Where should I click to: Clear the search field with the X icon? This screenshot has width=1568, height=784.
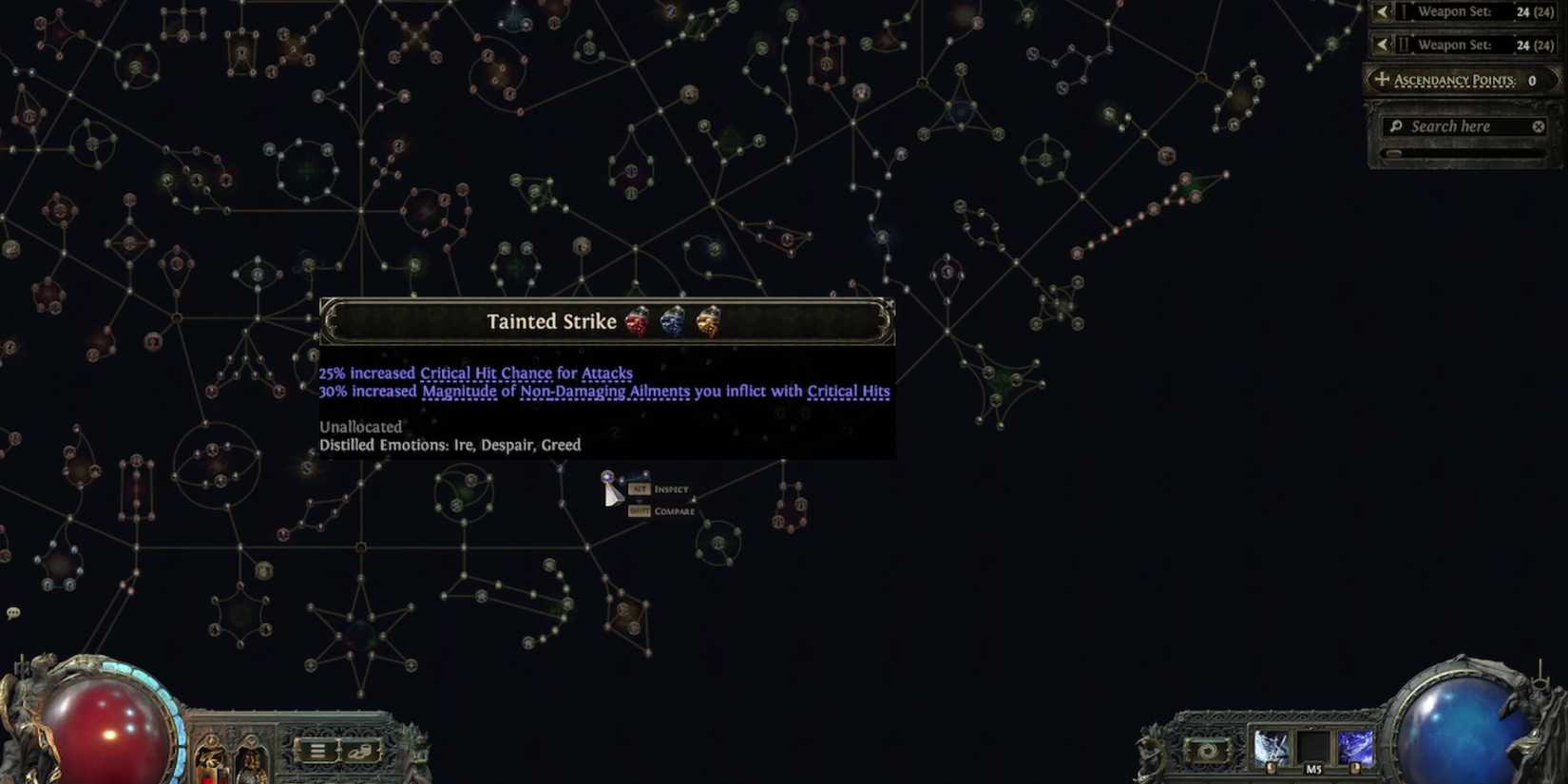(x=1538, y=125)
